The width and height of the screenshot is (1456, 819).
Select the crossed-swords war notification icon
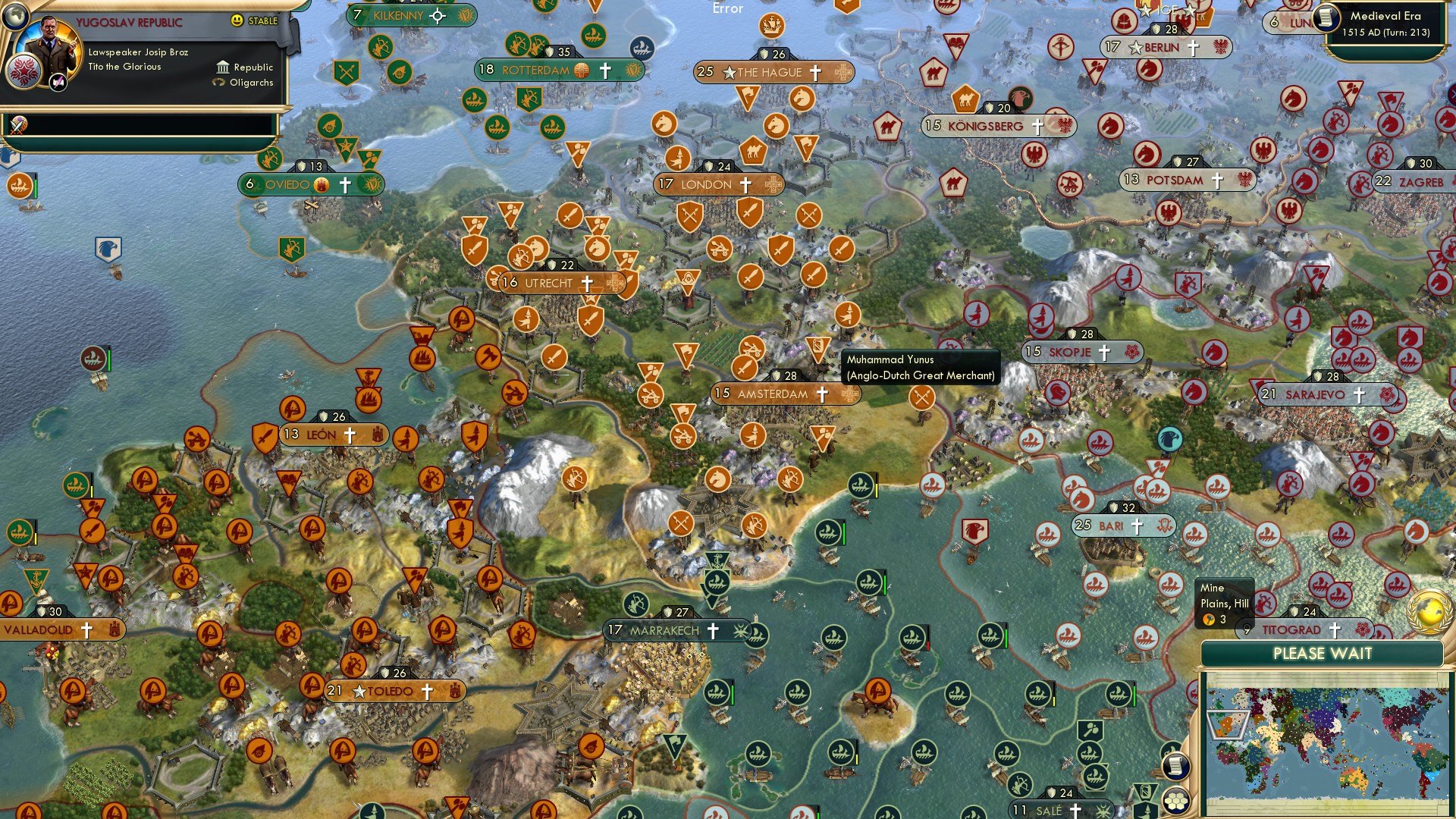tap(18, 125)
